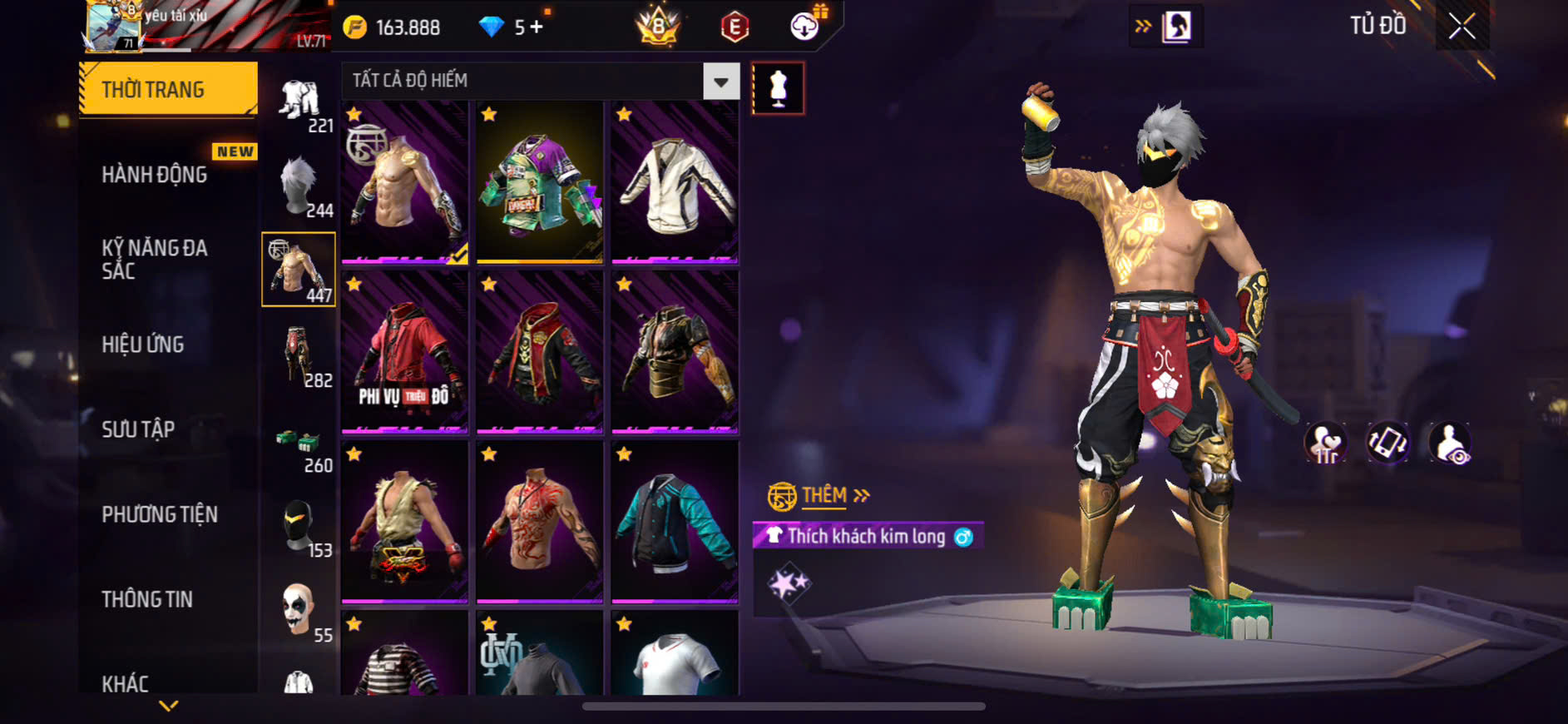Open the Tất Cả Độ Hiếm rarity dropdown
The height and width of the screenshot is (724, 1568).
720,82
